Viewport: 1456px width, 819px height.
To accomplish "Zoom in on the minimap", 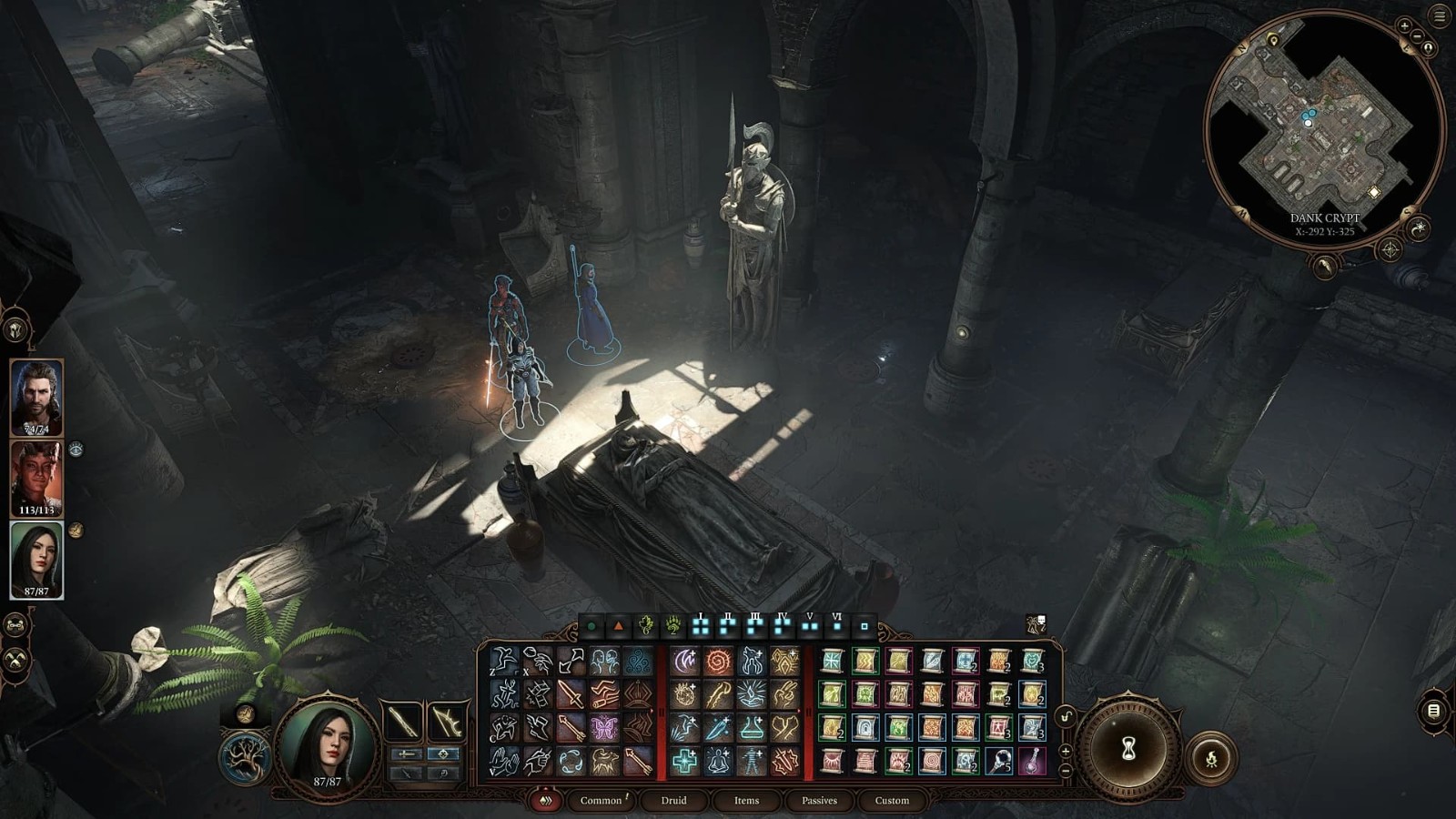I will [1404, 26].
